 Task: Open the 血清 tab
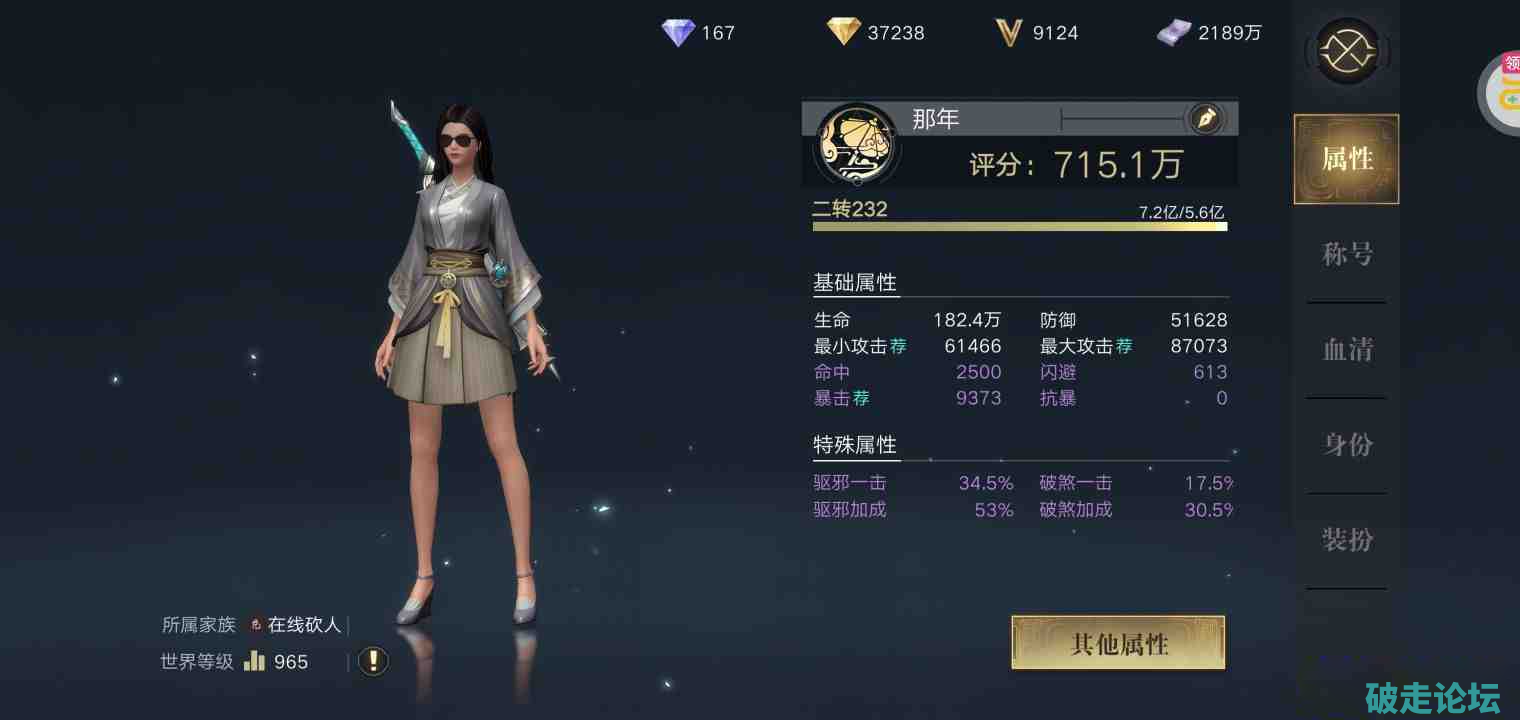(1347, 350)
